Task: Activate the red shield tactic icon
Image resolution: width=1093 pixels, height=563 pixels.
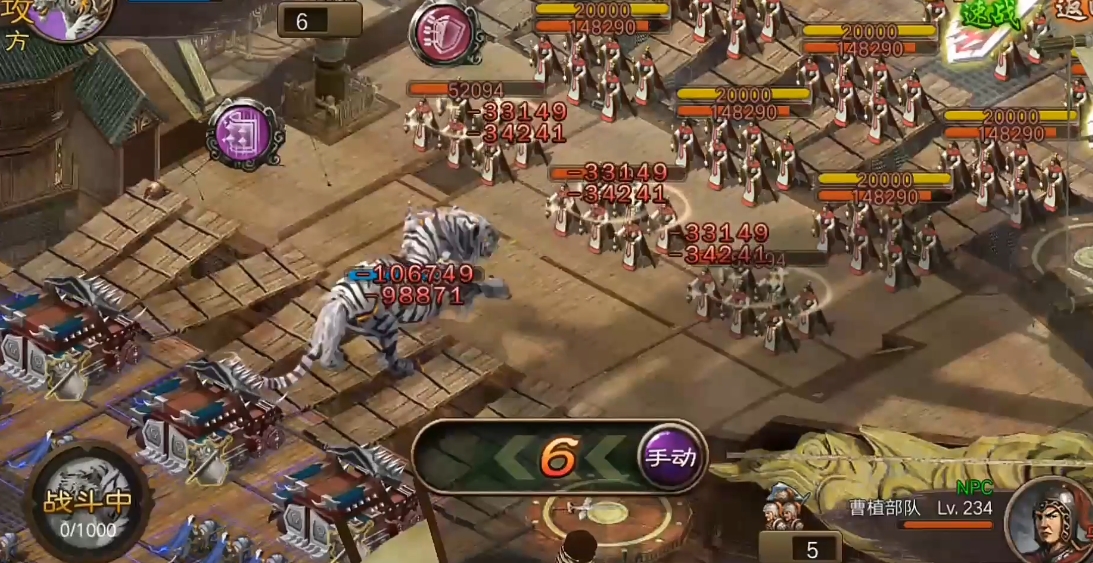Action: point(446,33)
